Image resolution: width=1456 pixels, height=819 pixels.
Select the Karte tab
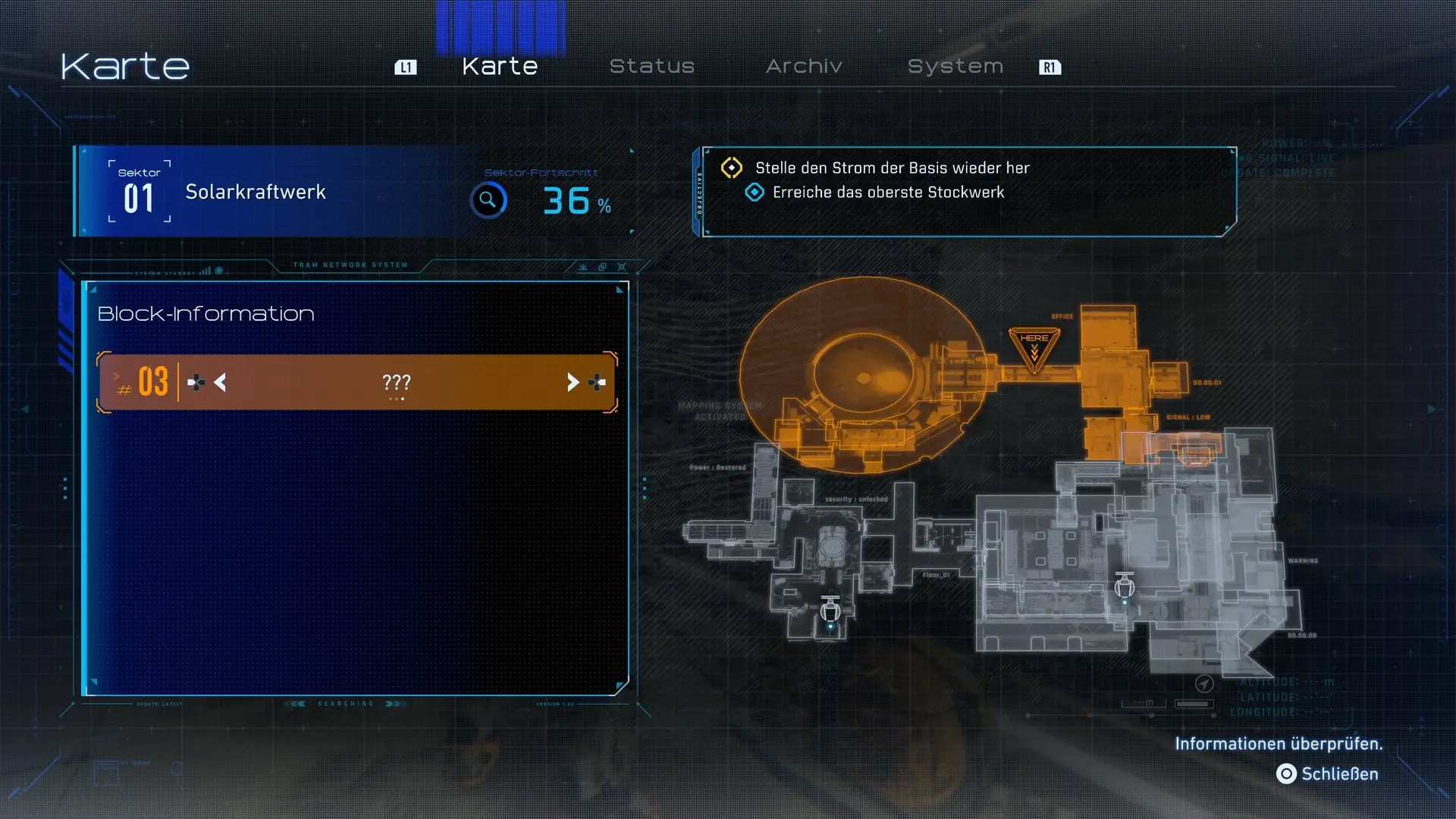coord(500,67)
